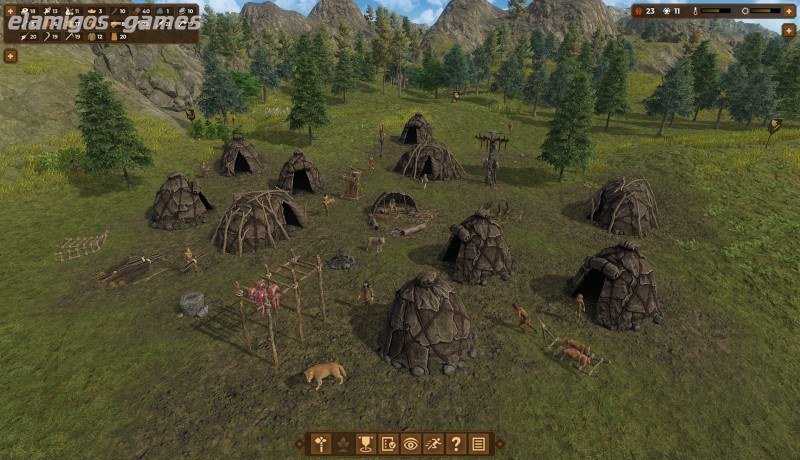The width and height of the screenshot is (800, 460).
Task: Open the build menu hammer icon
Action: (321, 444)
